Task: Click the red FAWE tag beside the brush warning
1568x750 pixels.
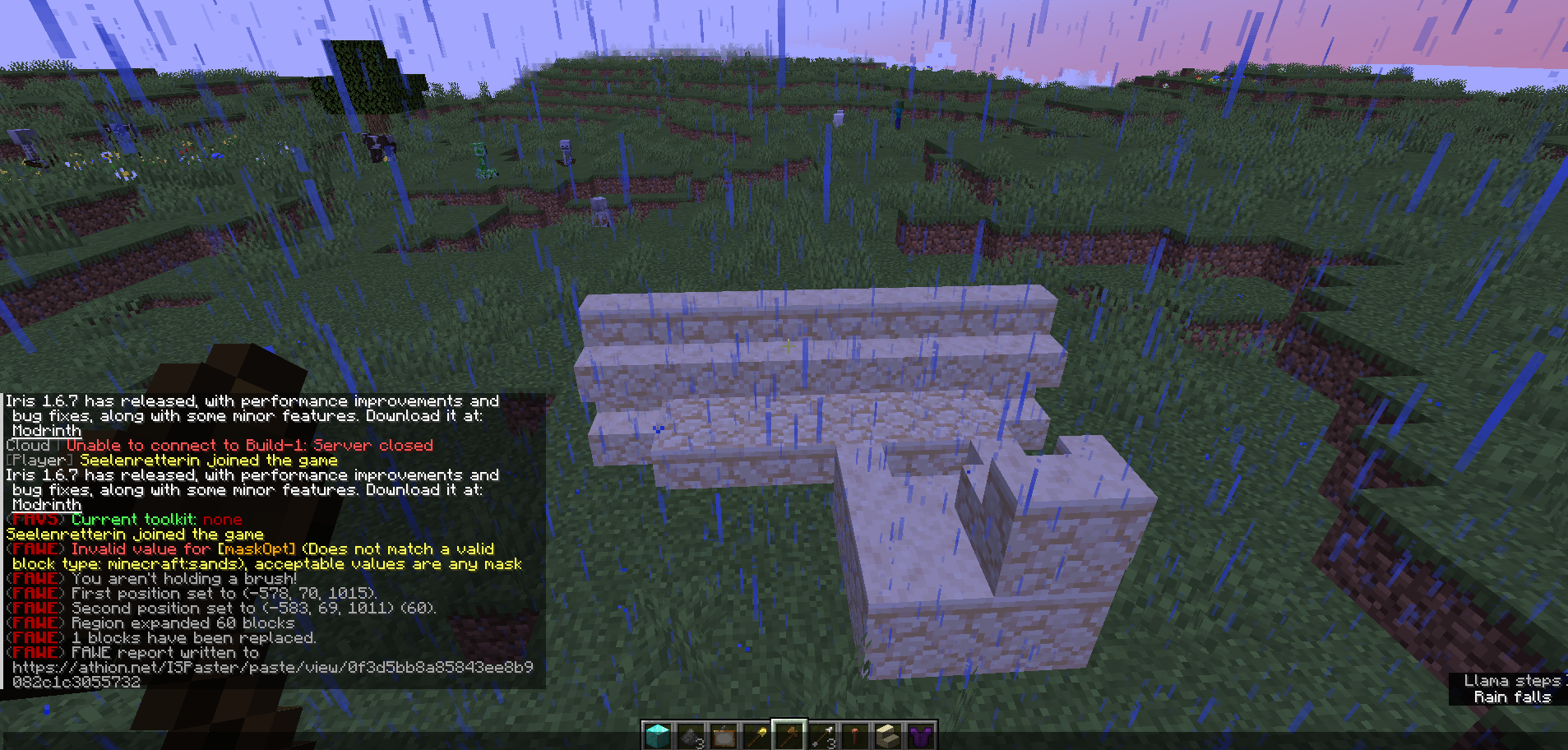Action: pos(36,578)
